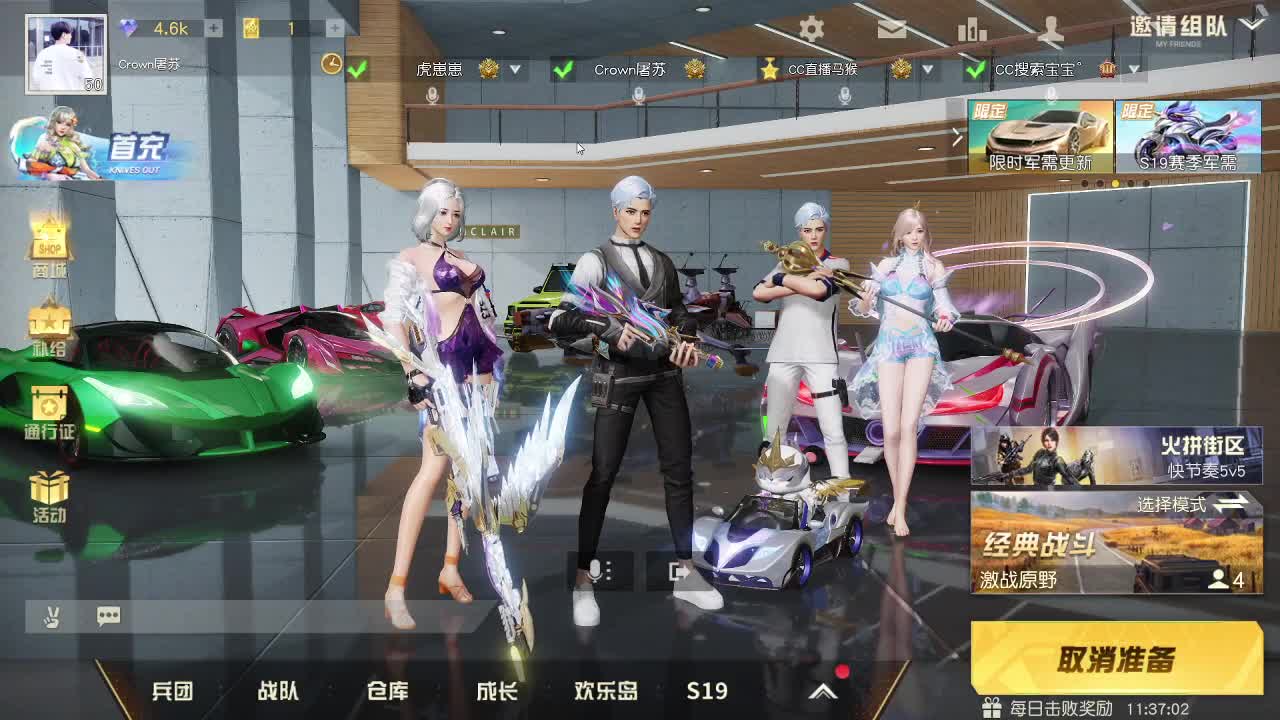Expand the dropdown arrow beside 虎惠惠
This screenshot has width=1280, height=720.
pyautogui.click(x=516, y=70)
